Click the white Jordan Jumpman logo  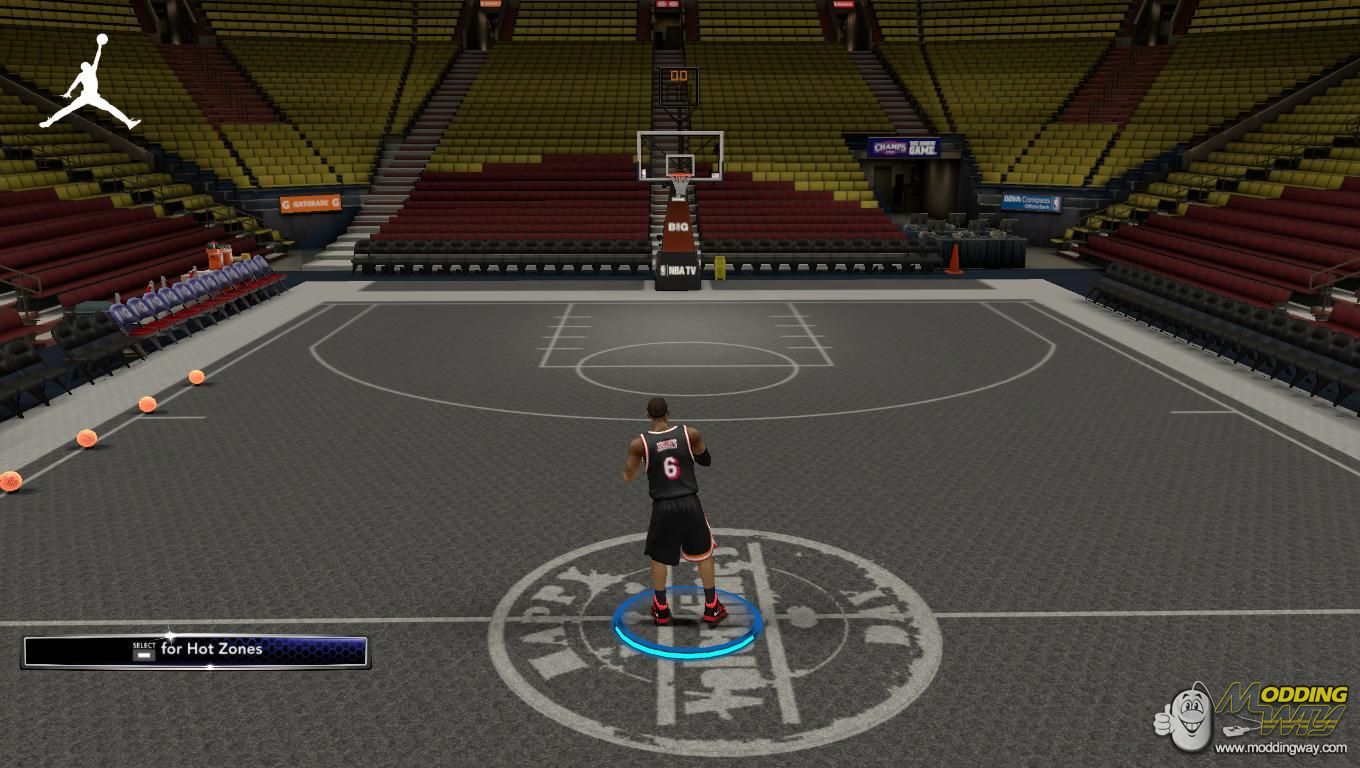90,83
